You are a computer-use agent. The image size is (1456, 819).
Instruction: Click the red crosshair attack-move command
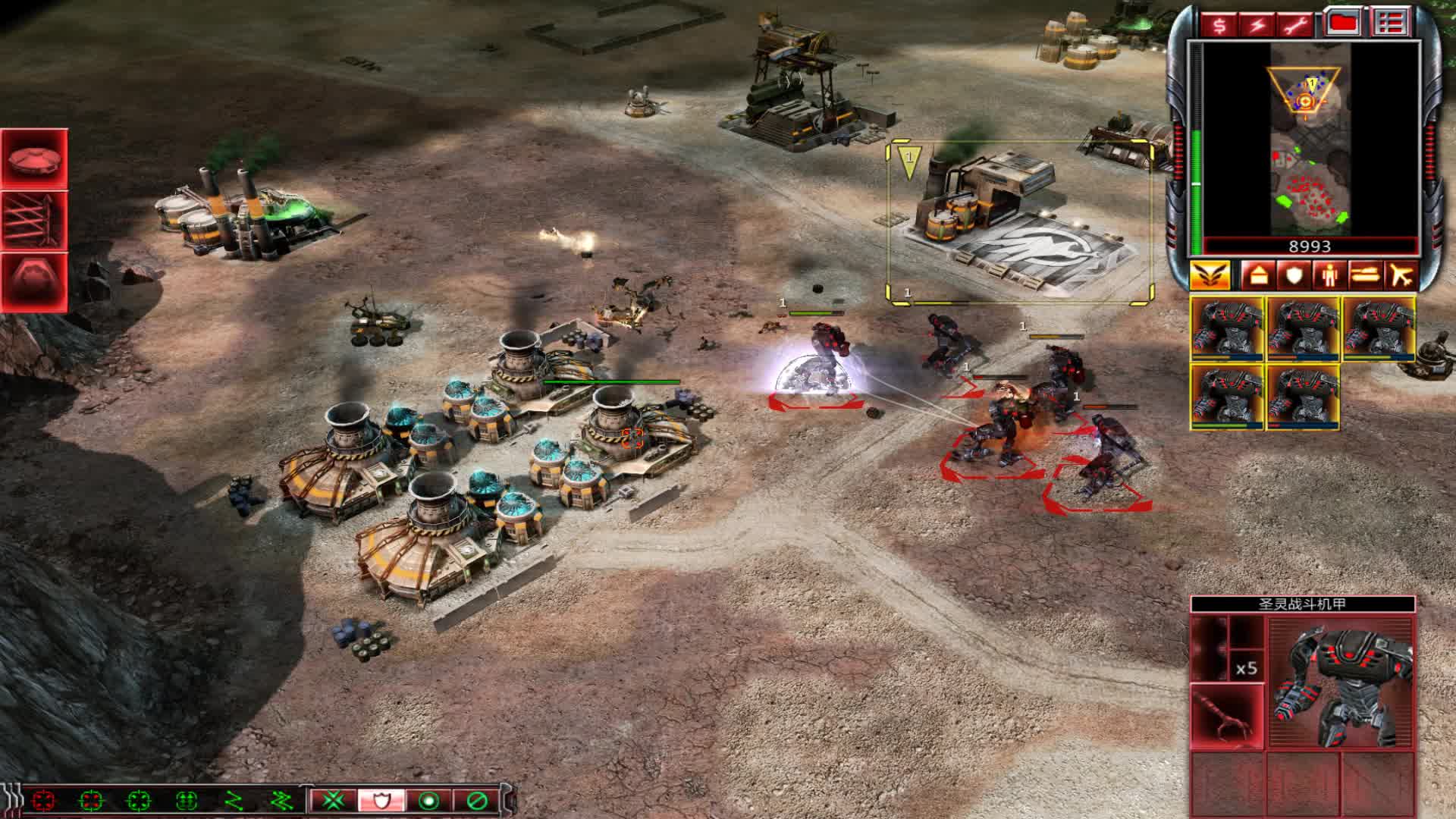(x=43, y=800)
